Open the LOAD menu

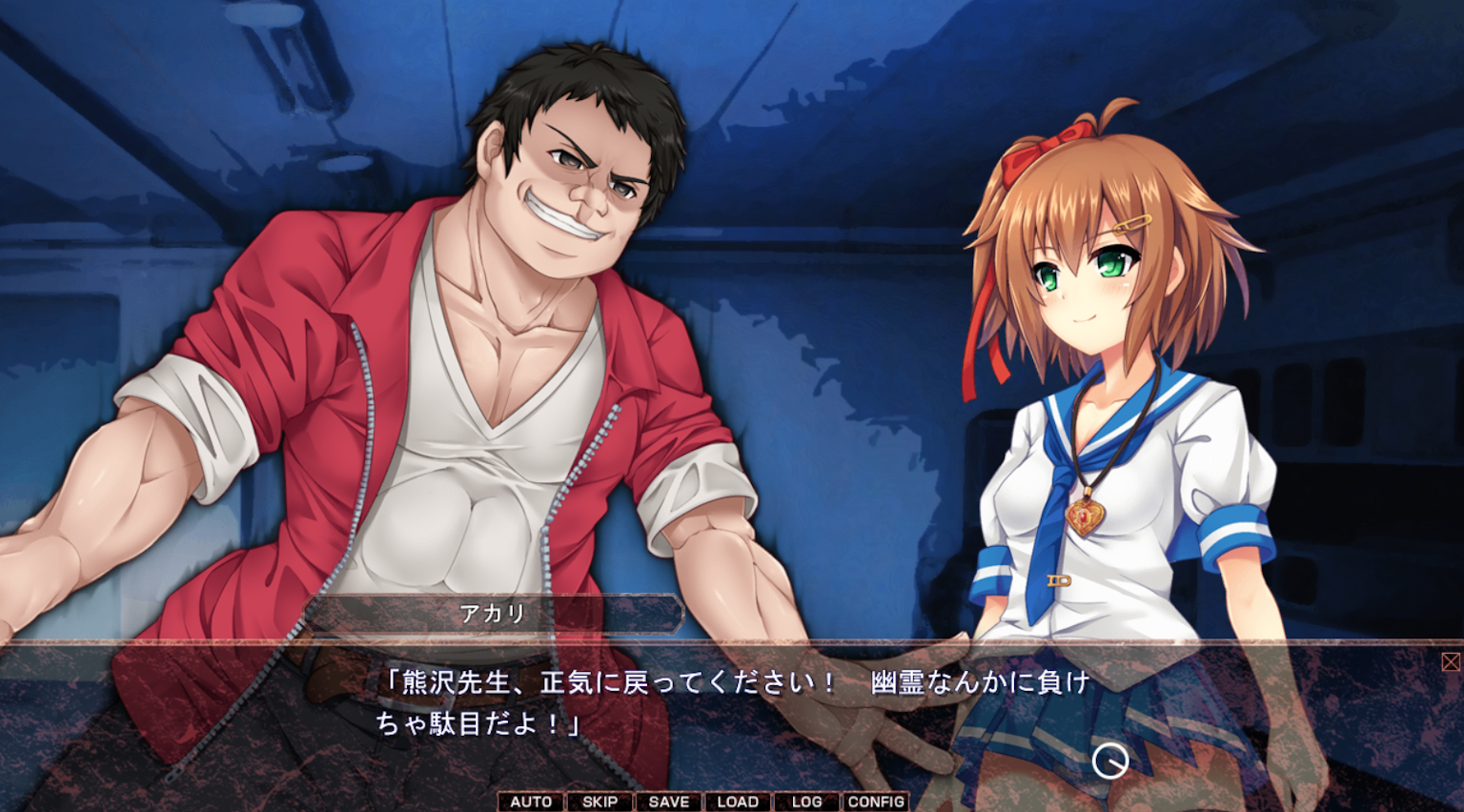[x=738, y=802]
